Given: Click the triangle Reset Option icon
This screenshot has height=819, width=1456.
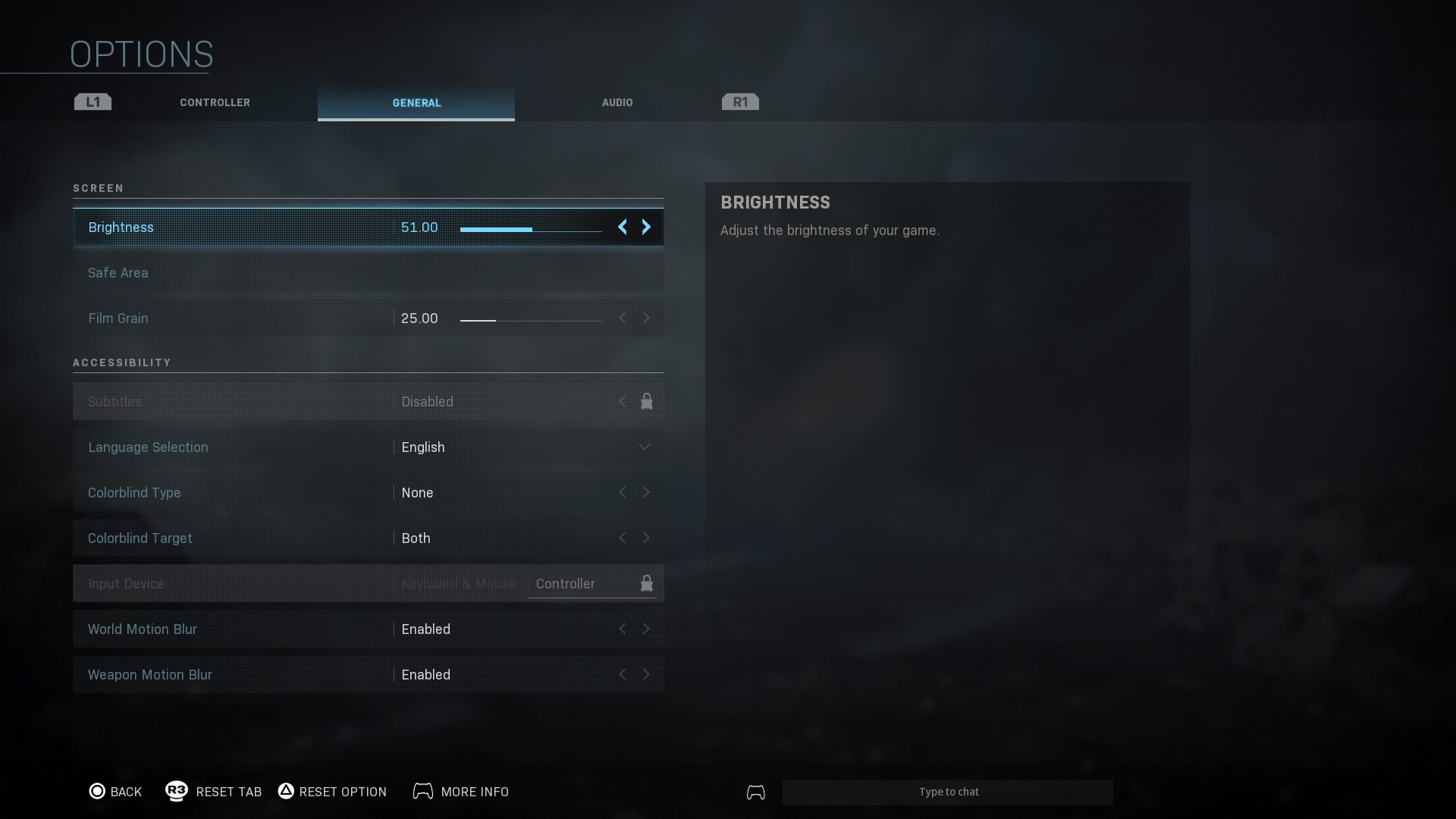Looking at the screenshot, I should tap(285, 791).
